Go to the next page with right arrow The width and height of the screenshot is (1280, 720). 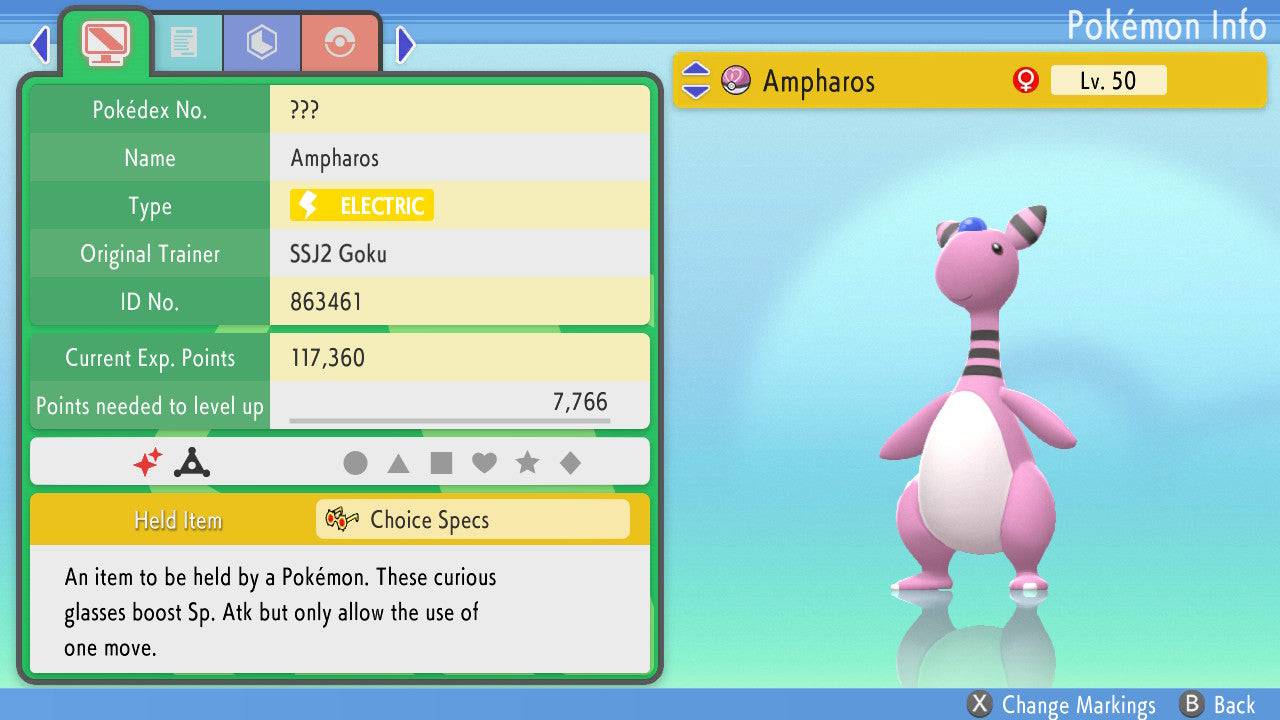[405, 44]
